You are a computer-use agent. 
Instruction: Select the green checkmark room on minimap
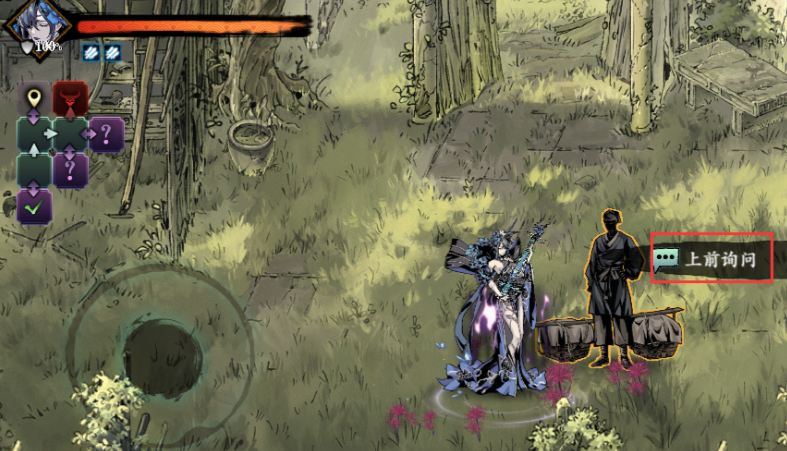click(x=35, y=206)
